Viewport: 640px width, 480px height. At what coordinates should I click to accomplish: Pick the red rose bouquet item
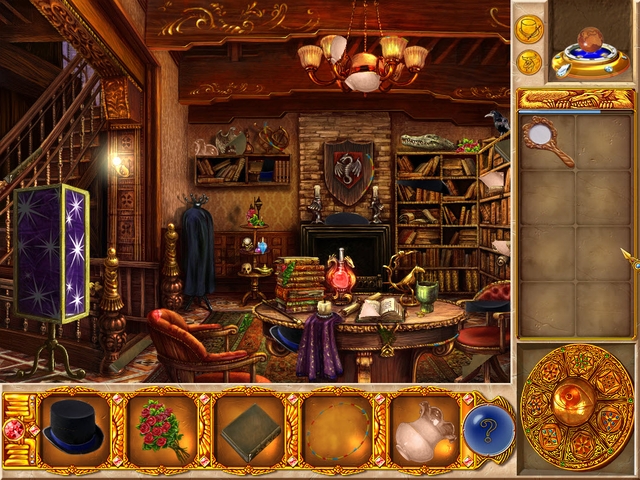pos(160,430)
